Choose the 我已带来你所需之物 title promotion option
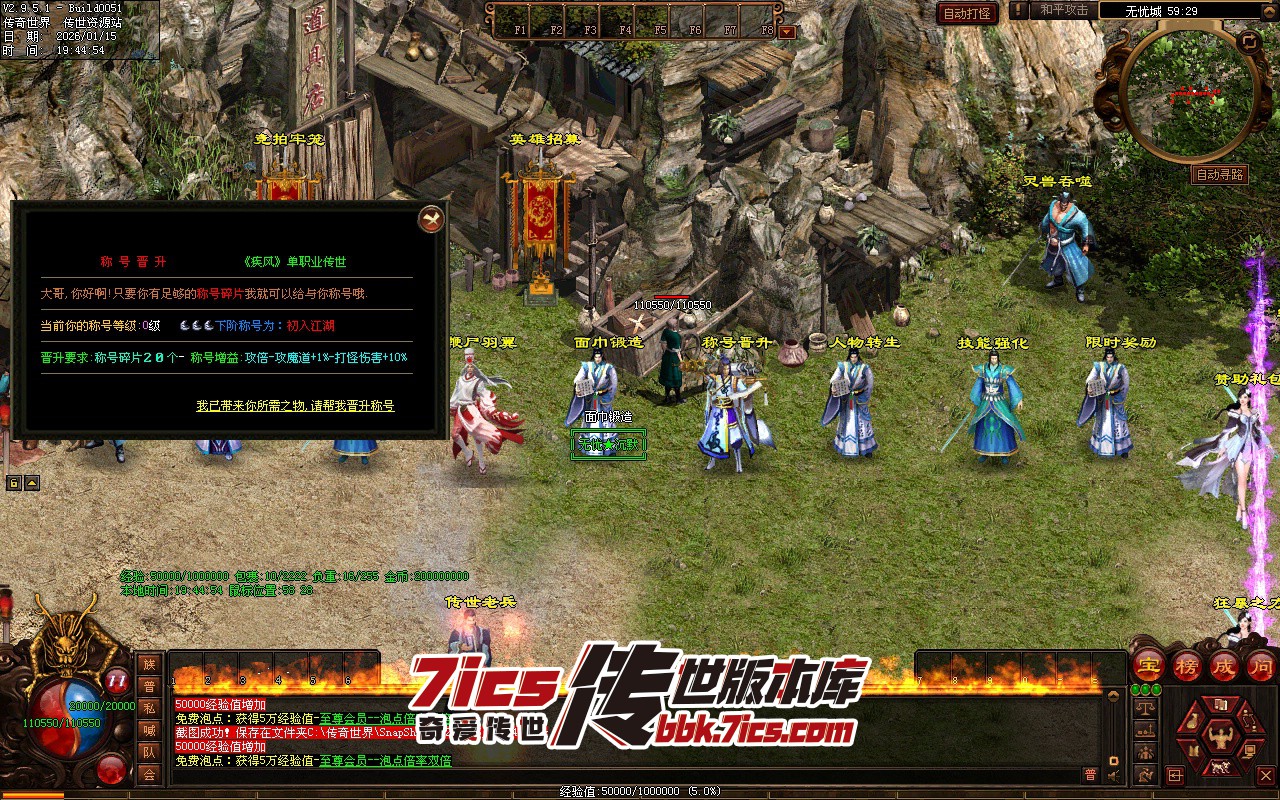 click(295, 406)
